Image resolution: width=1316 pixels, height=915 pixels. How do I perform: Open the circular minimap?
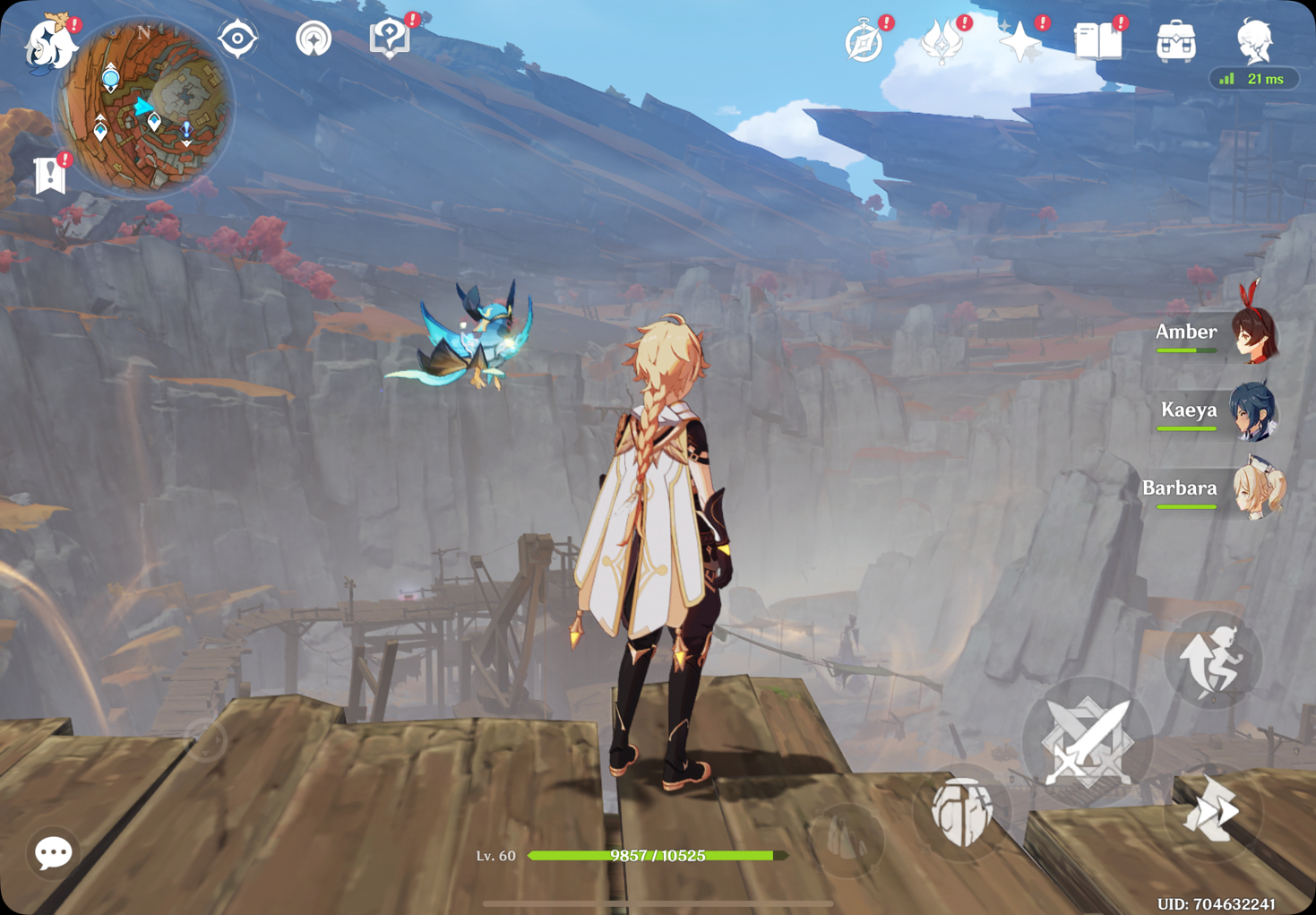point(146,107)
